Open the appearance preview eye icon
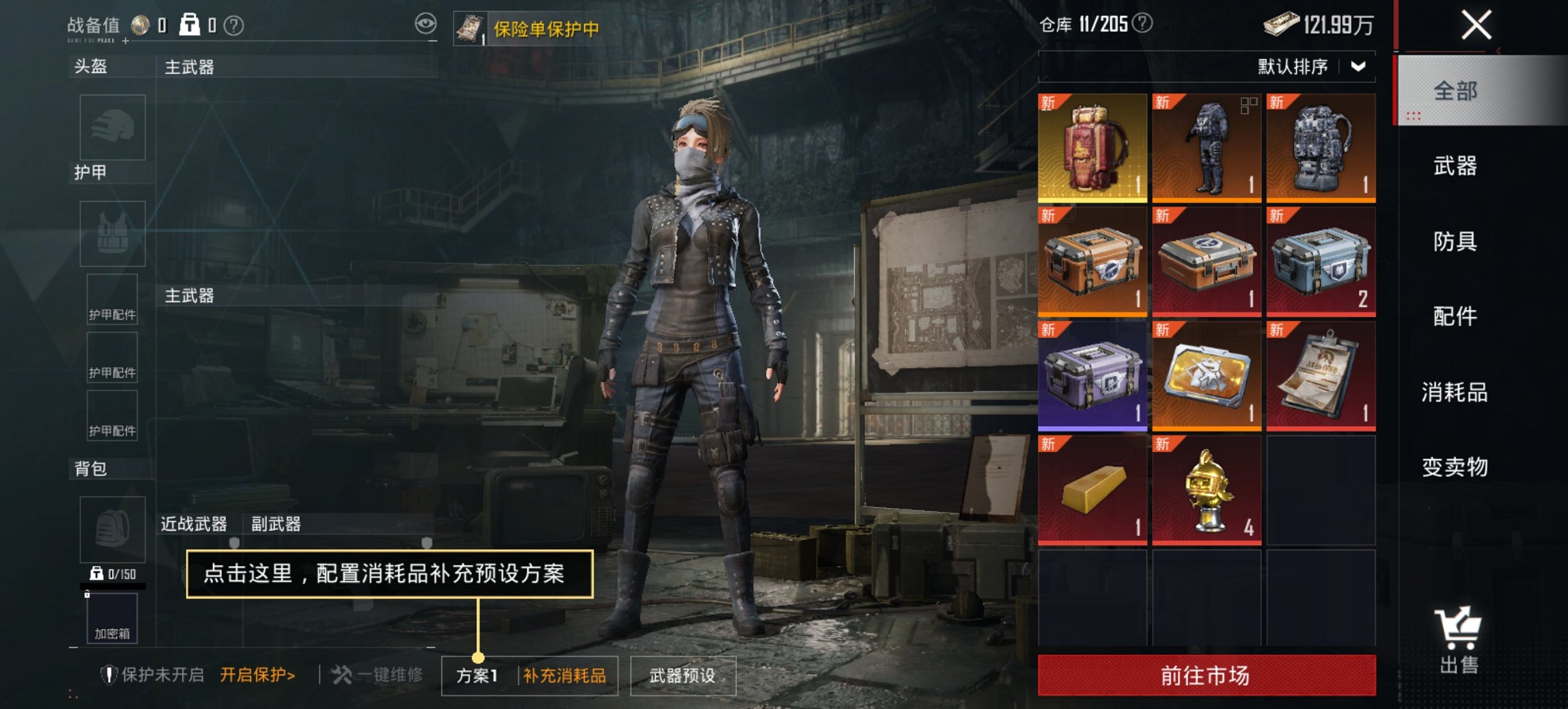This screenshot has height=709, width=1568. tap(427, 24)
